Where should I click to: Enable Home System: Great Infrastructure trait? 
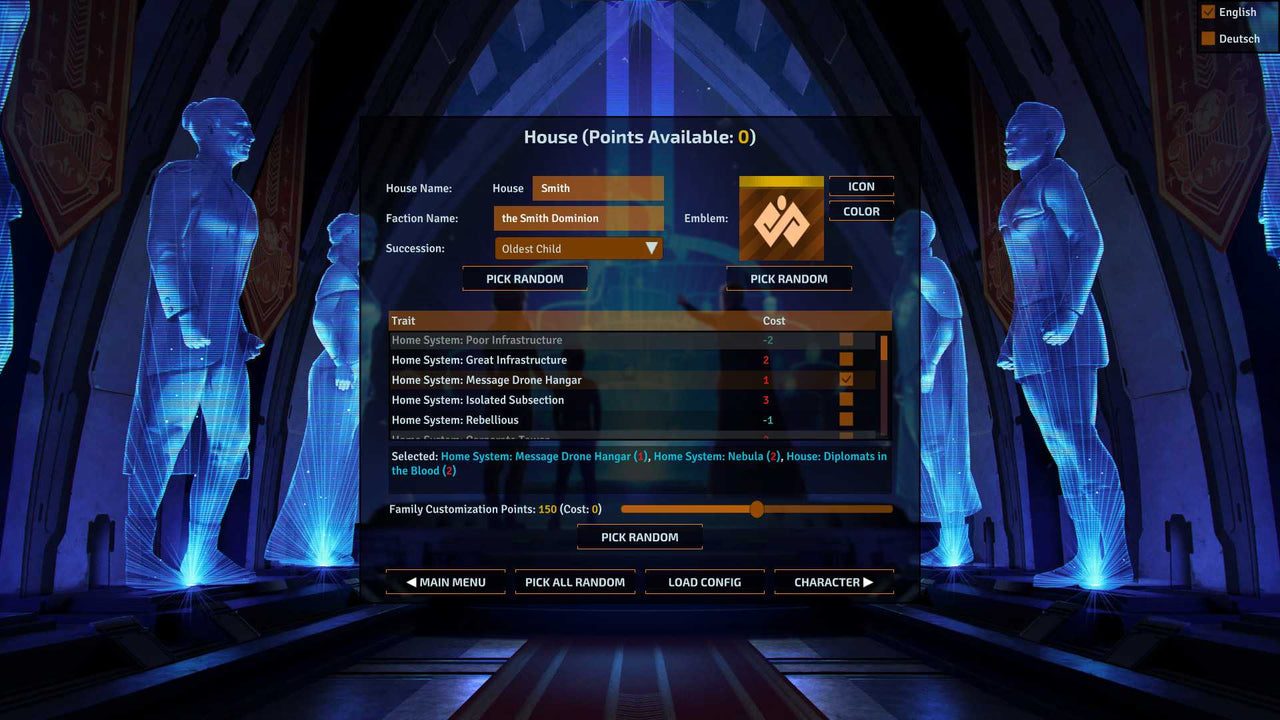click(846, 359)
